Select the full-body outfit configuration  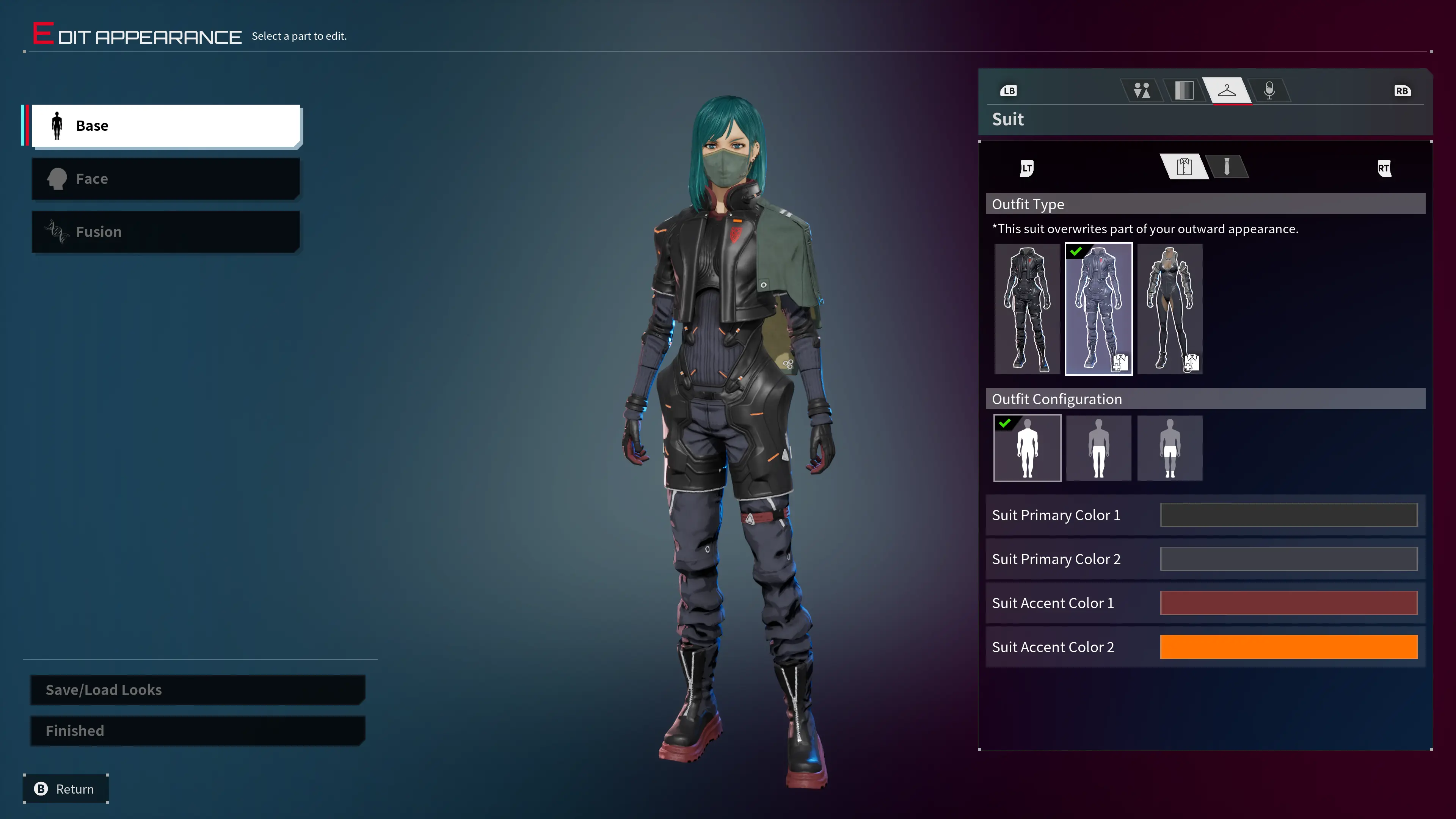[1027, 448]
